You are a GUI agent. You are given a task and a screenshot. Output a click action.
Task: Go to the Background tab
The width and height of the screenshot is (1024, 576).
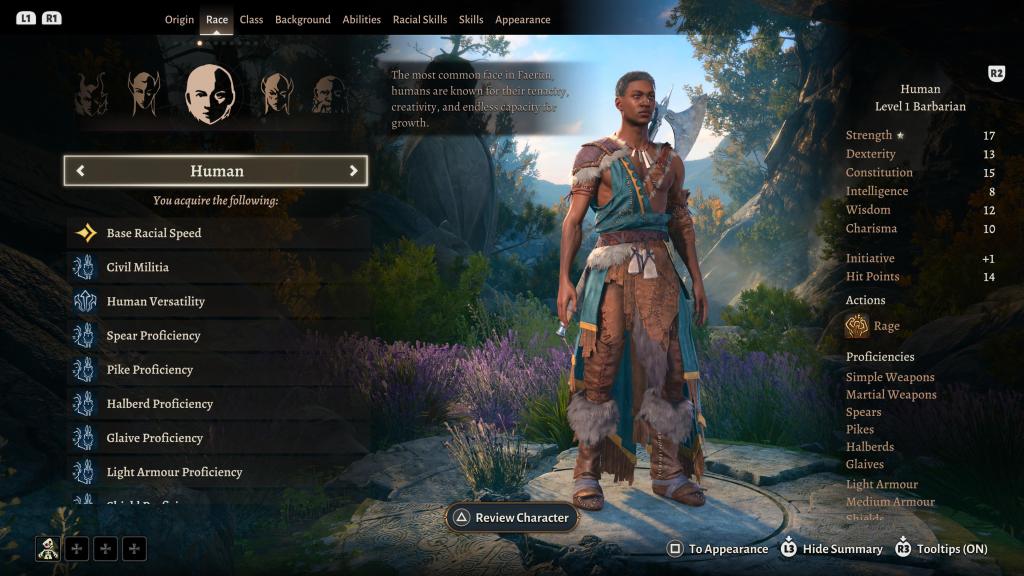302,20
